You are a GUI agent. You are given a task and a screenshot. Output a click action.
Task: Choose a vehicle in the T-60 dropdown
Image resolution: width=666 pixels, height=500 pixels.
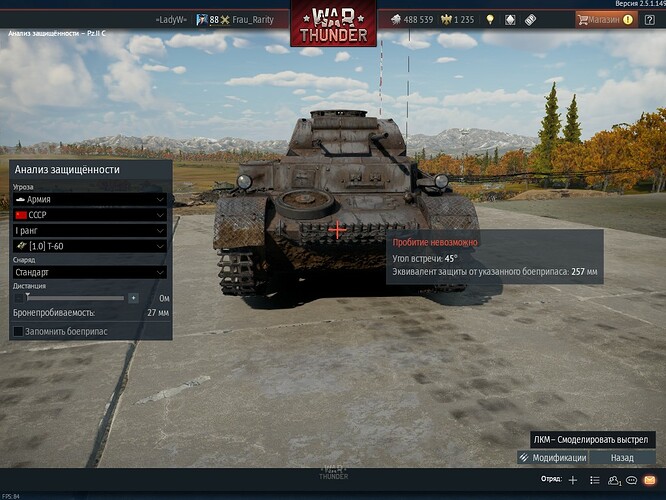tap(88, 246)
